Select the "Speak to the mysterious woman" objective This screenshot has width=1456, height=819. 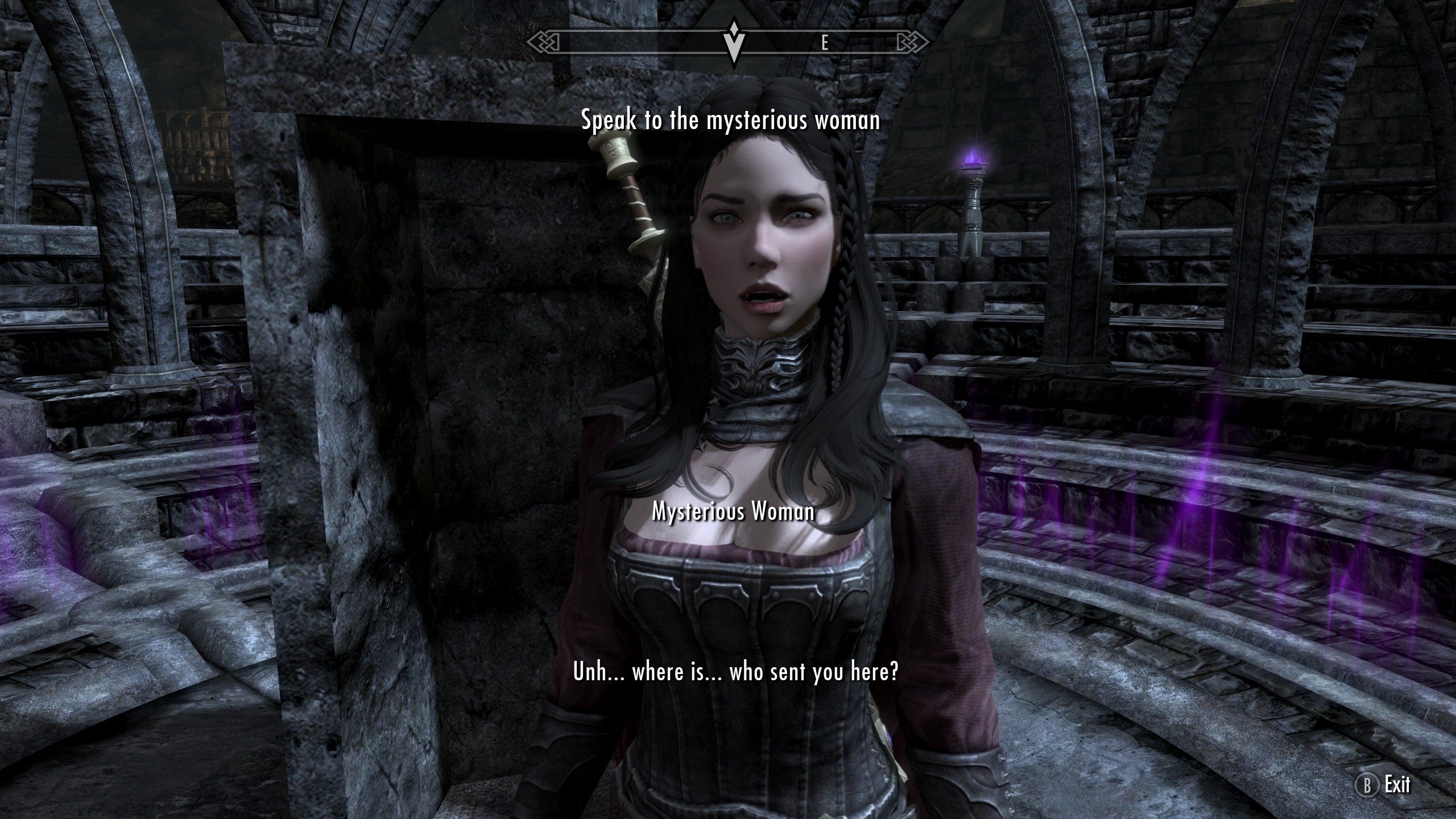point(730,120)
